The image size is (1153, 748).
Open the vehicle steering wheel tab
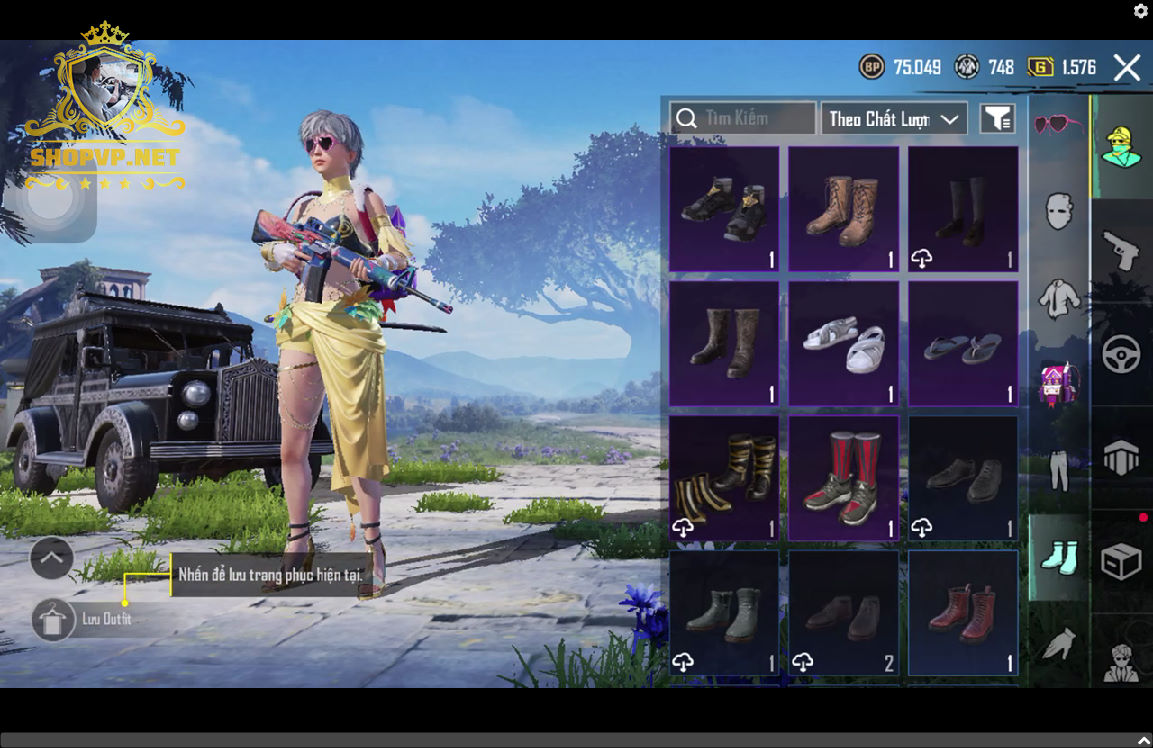pos(1121,354)
